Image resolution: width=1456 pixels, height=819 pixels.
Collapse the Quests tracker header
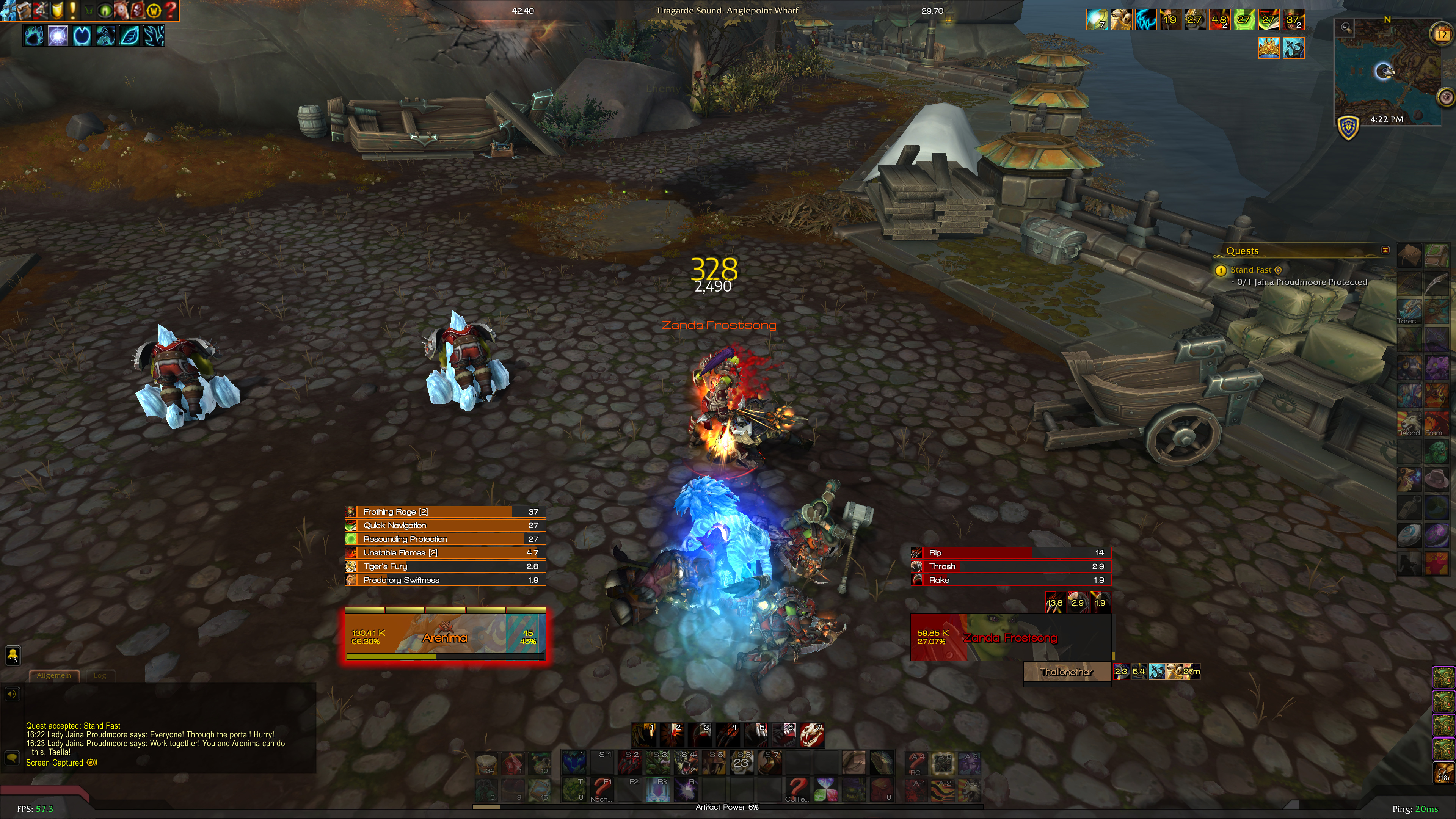click(x=1385, y=250)
